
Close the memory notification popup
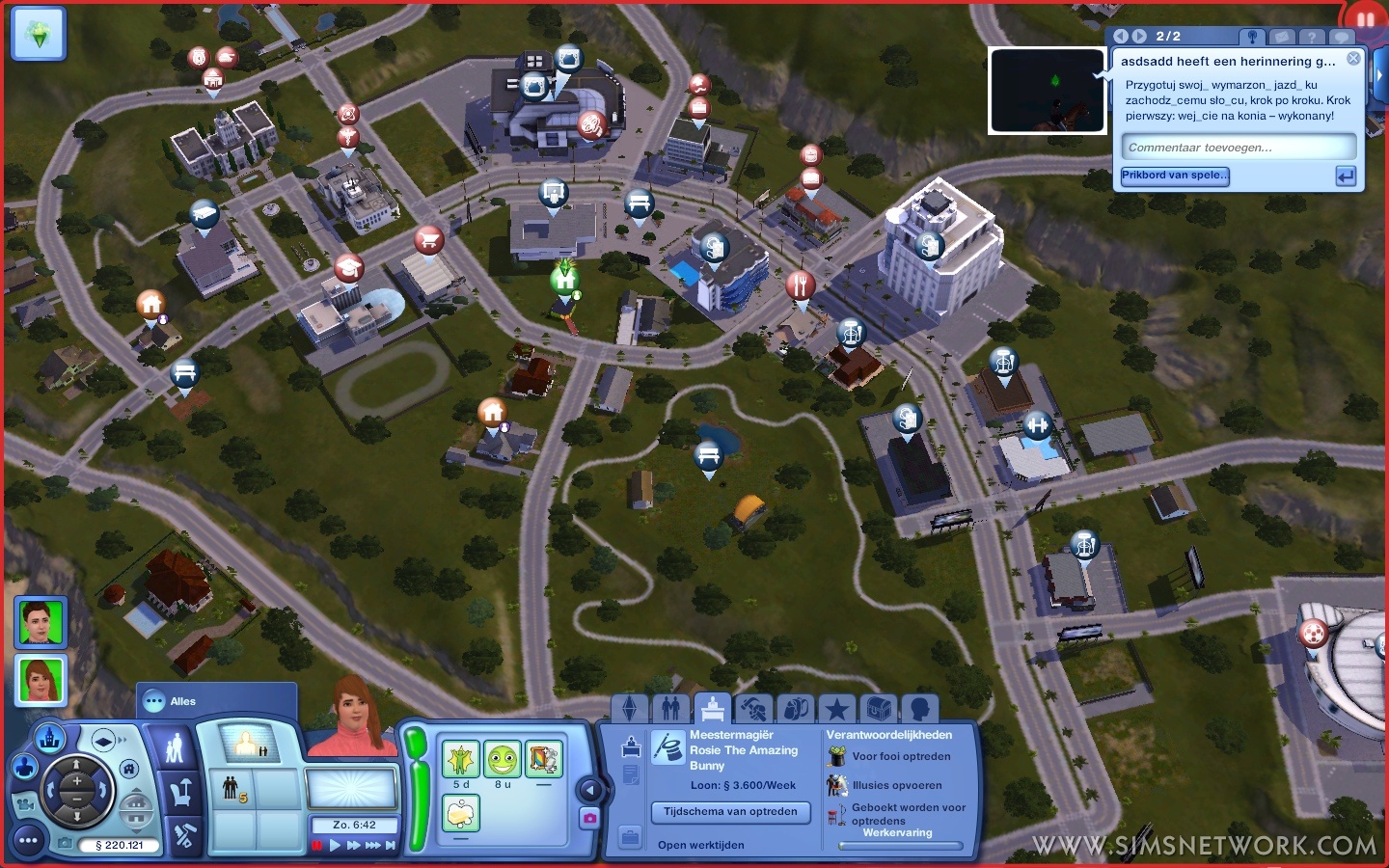(x=1353, y=59)
